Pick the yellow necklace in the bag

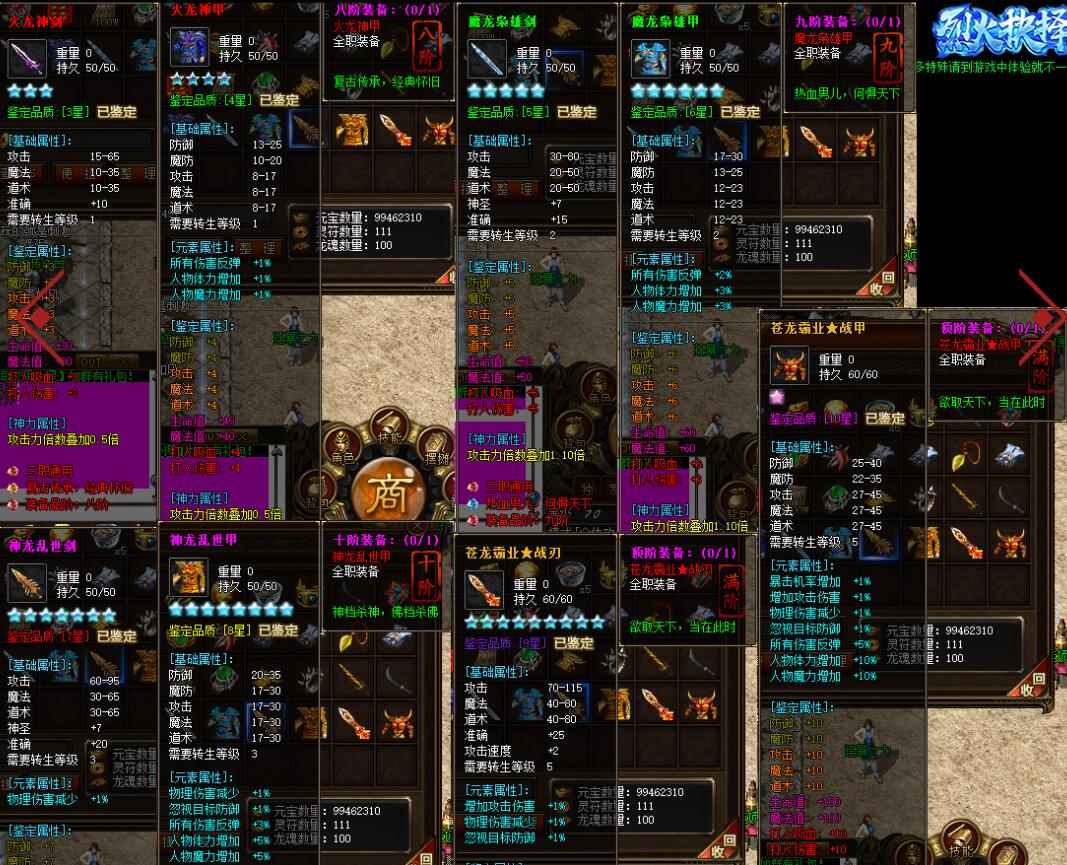tap(966, 454)
